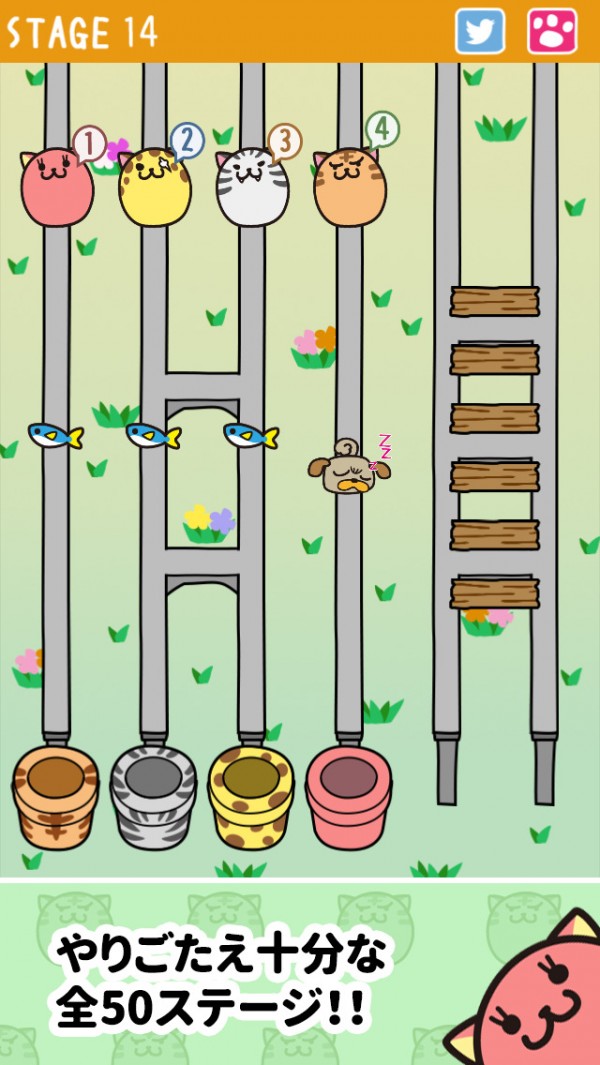Open the Twitter share button

pyautogui.click(x=480, y=31)
